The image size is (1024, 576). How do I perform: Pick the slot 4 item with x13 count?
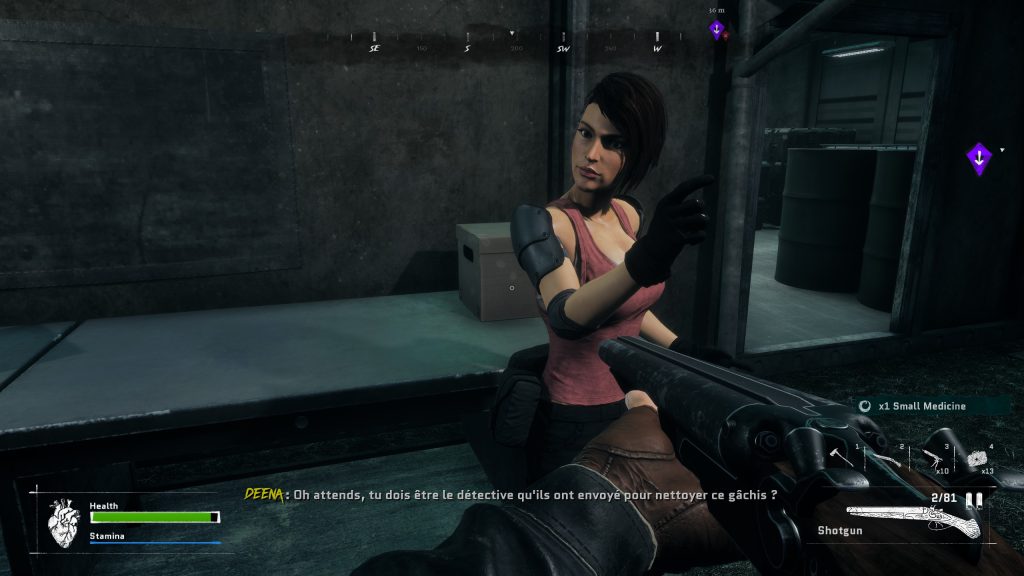[x=977, y=459]
